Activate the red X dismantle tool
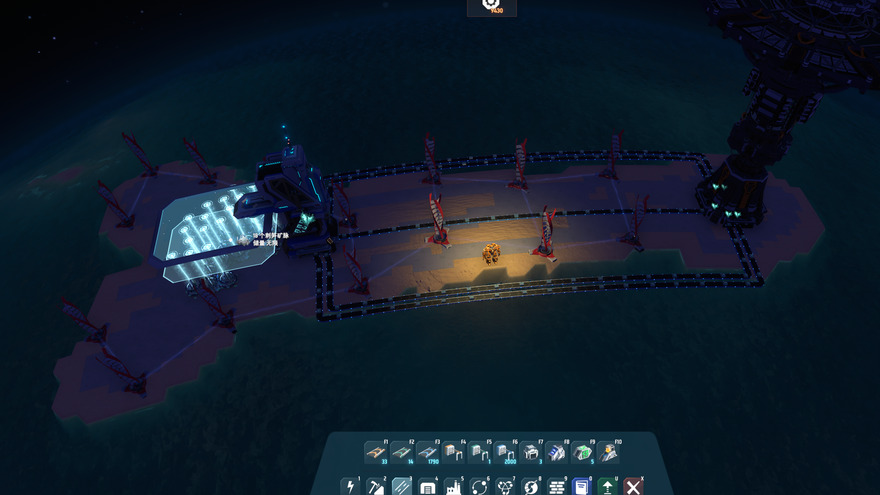Image resolution: width=880 pixels, height=495 pixels. [632, 486]
